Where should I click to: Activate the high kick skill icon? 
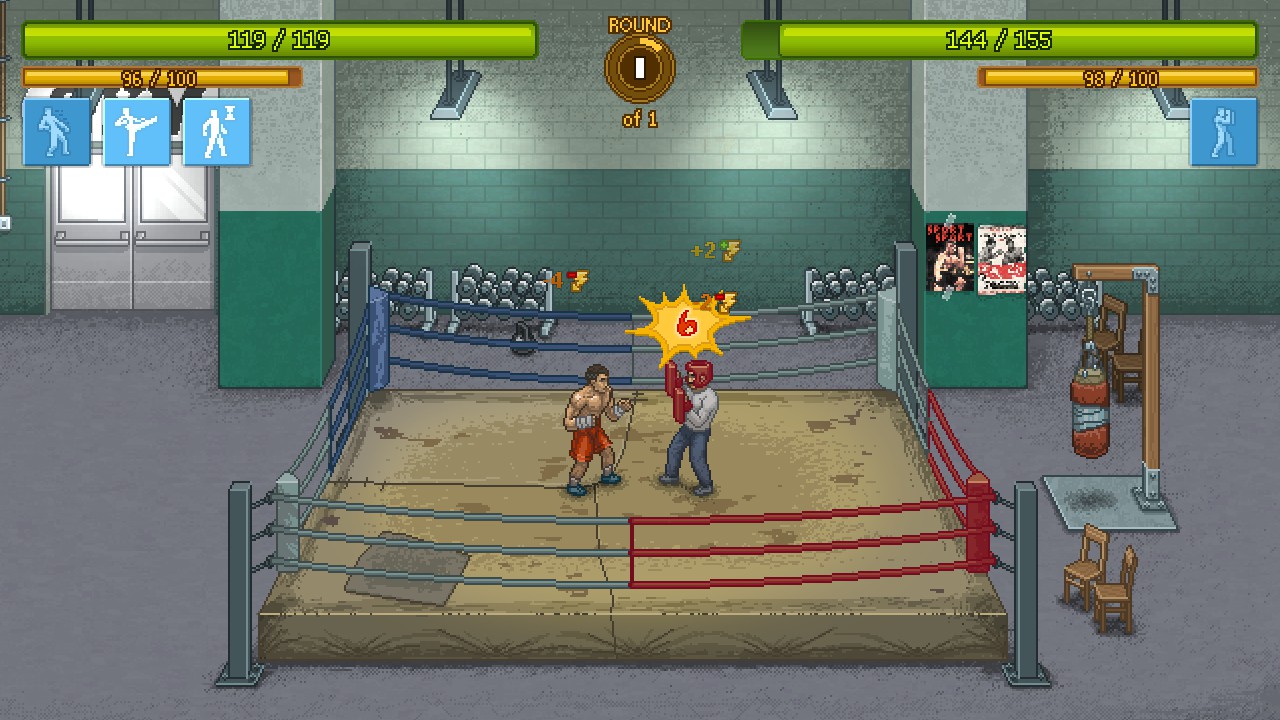tap(137, 131)
